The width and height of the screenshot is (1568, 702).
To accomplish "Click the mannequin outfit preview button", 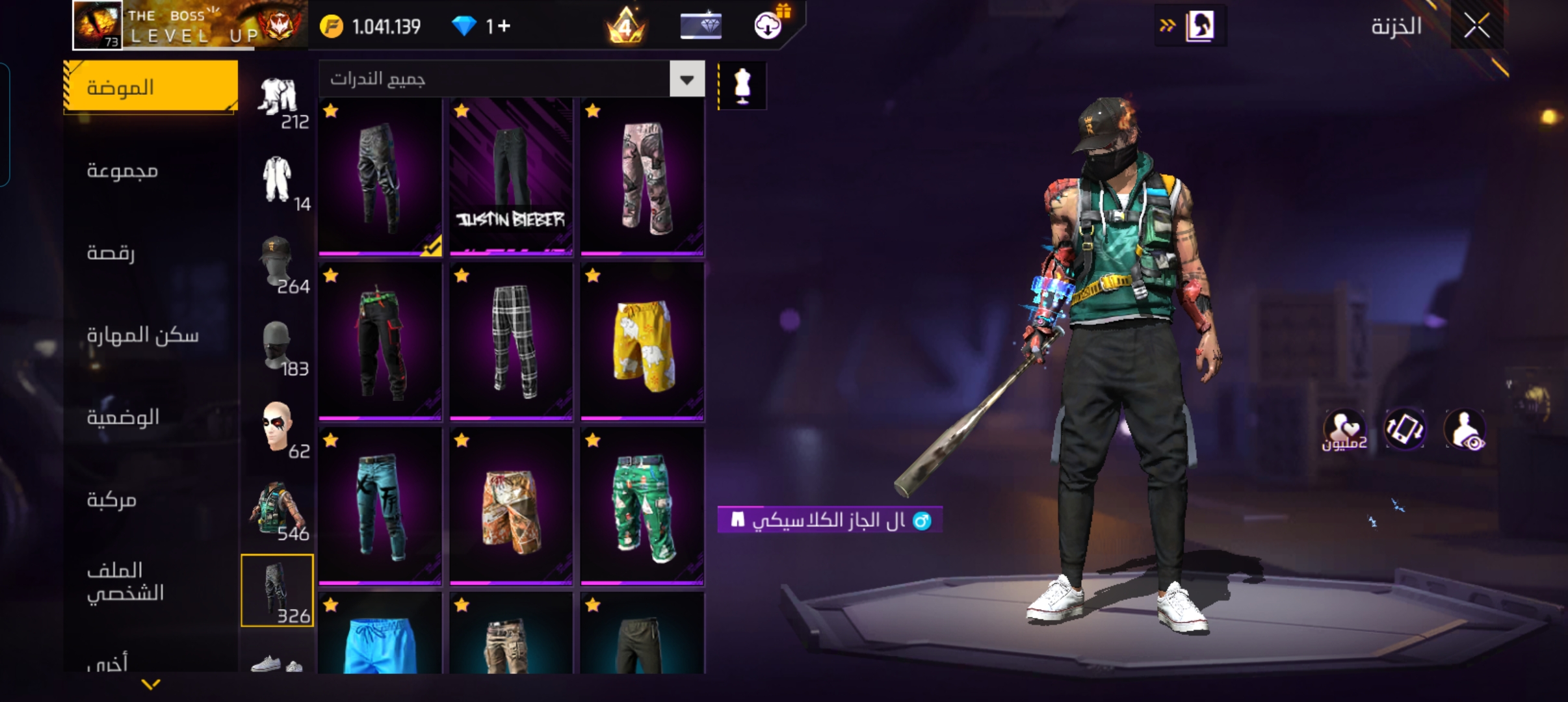I will 742,86.
